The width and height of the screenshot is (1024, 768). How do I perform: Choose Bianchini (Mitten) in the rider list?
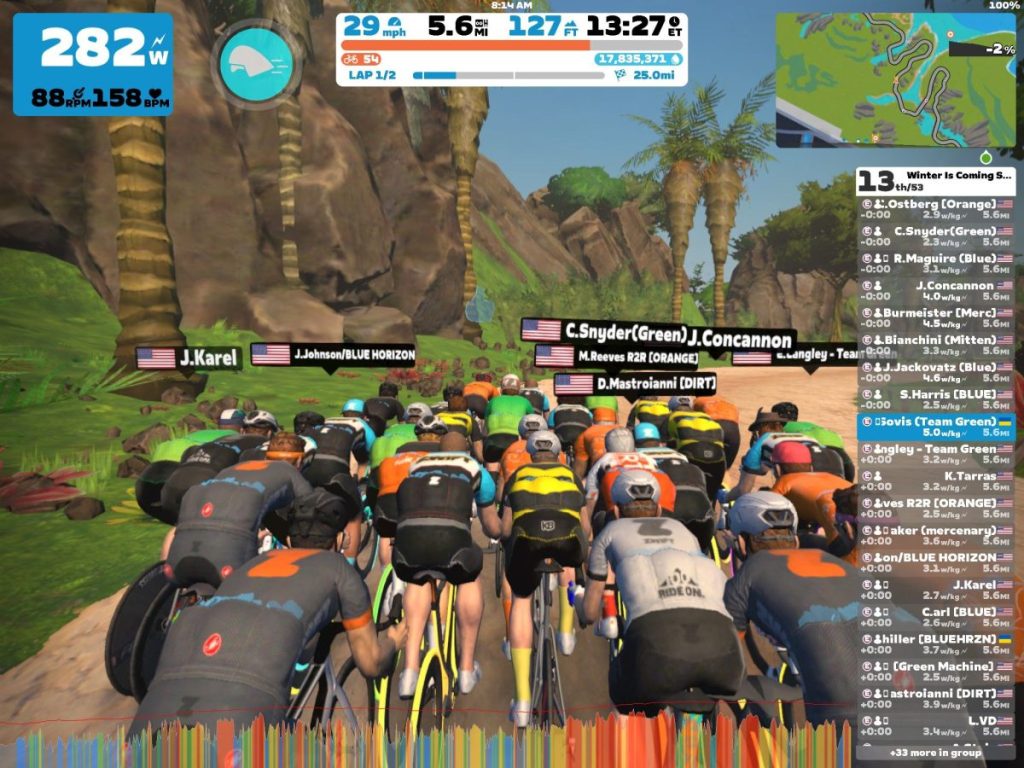(x=936, y=344)
